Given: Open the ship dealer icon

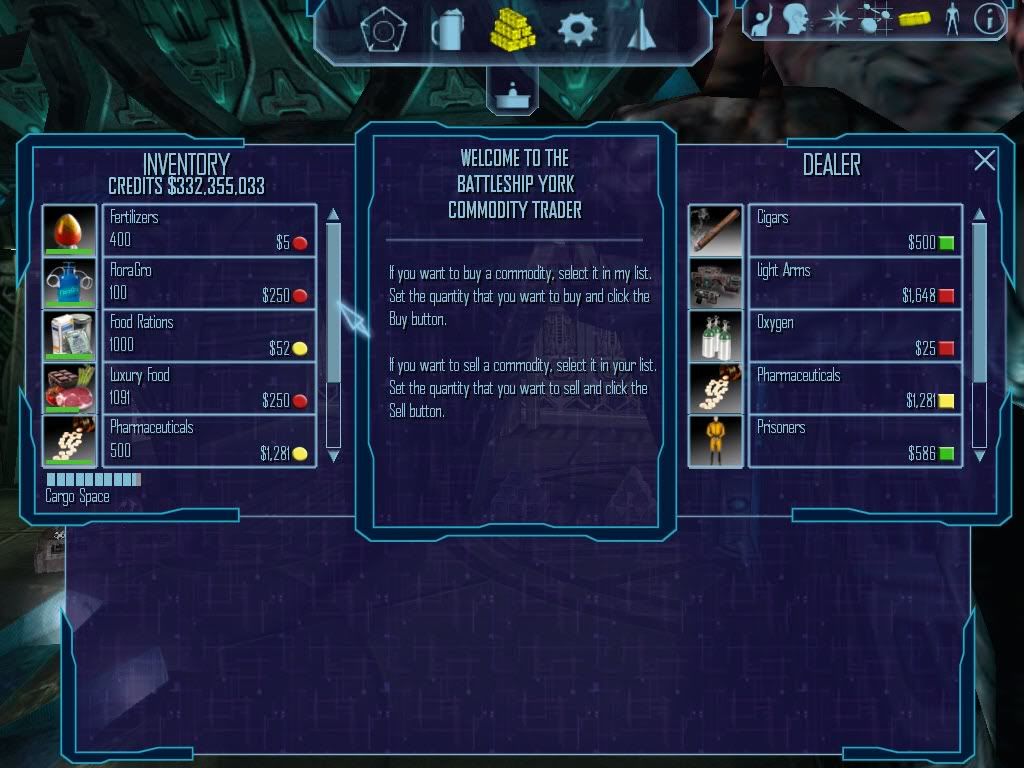Looking at the screenshot, I should click(640, 32).
